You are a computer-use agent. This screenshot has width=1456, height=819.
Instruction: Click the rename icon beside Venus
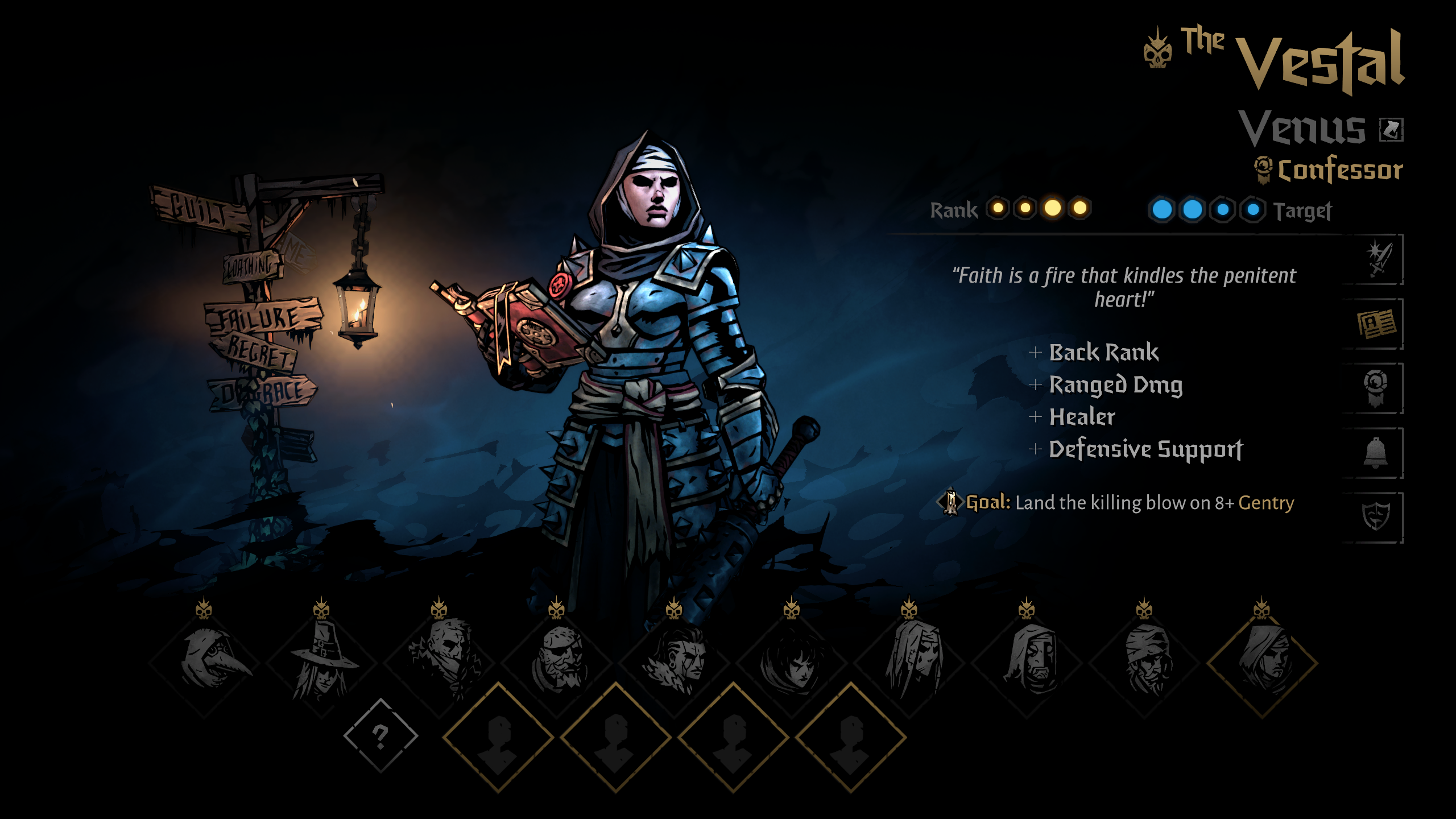point(1391,130)
